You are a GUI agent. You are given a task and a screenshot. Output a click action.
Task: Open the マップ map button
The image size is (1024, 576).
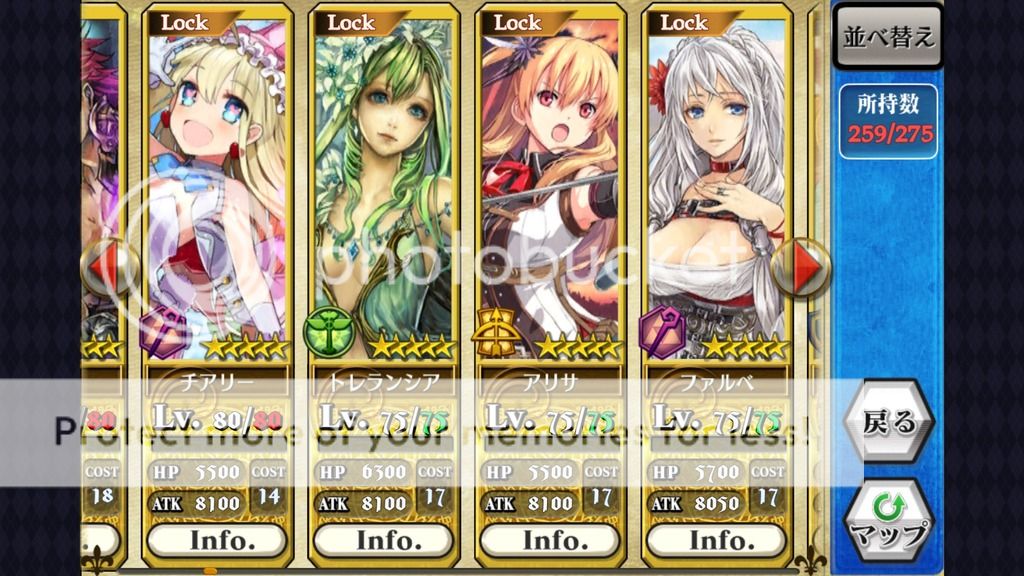click(x=889, y=520)
